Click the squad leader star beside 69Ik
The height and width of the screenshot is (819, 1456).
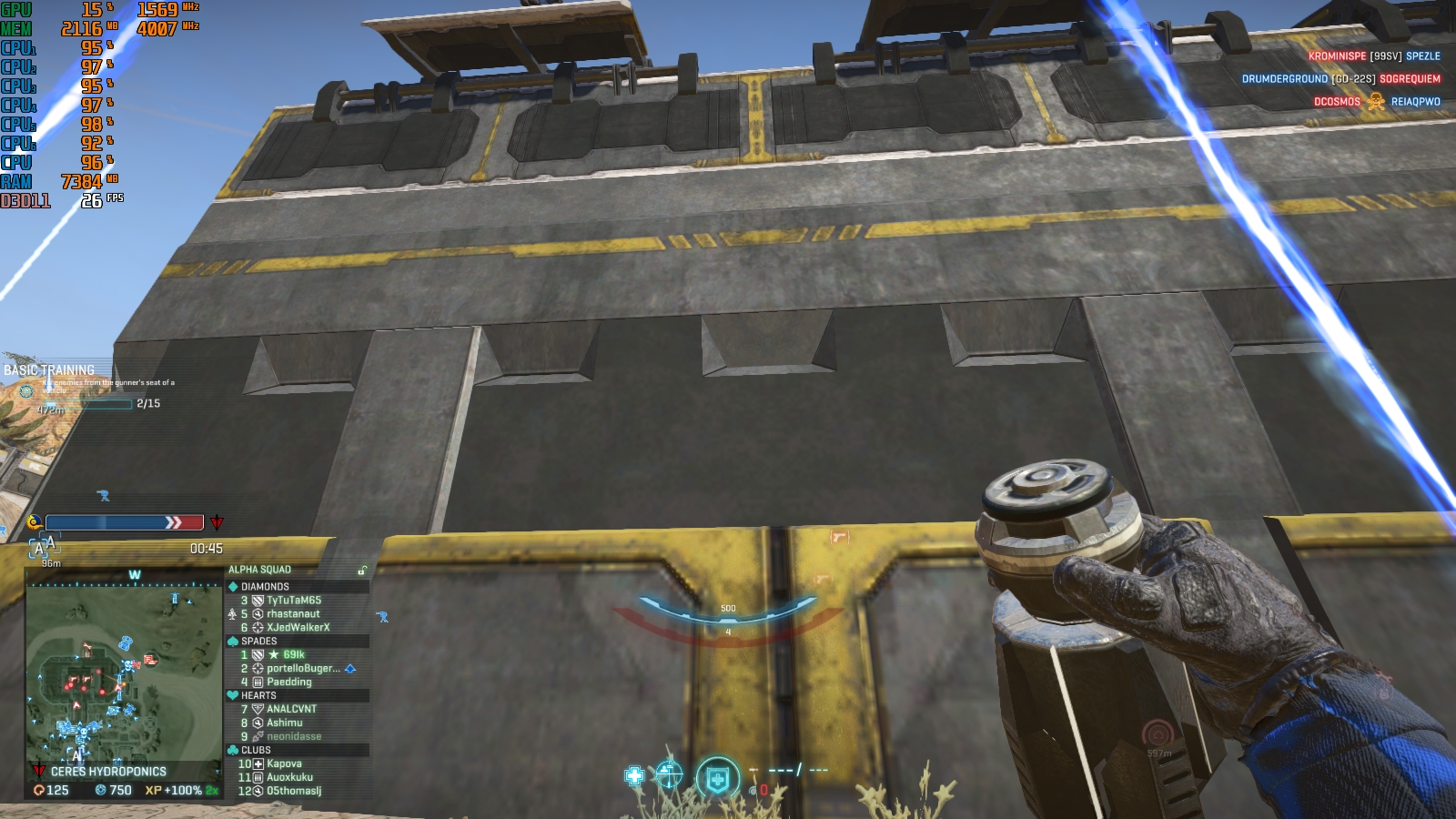(x=274, y=654)
